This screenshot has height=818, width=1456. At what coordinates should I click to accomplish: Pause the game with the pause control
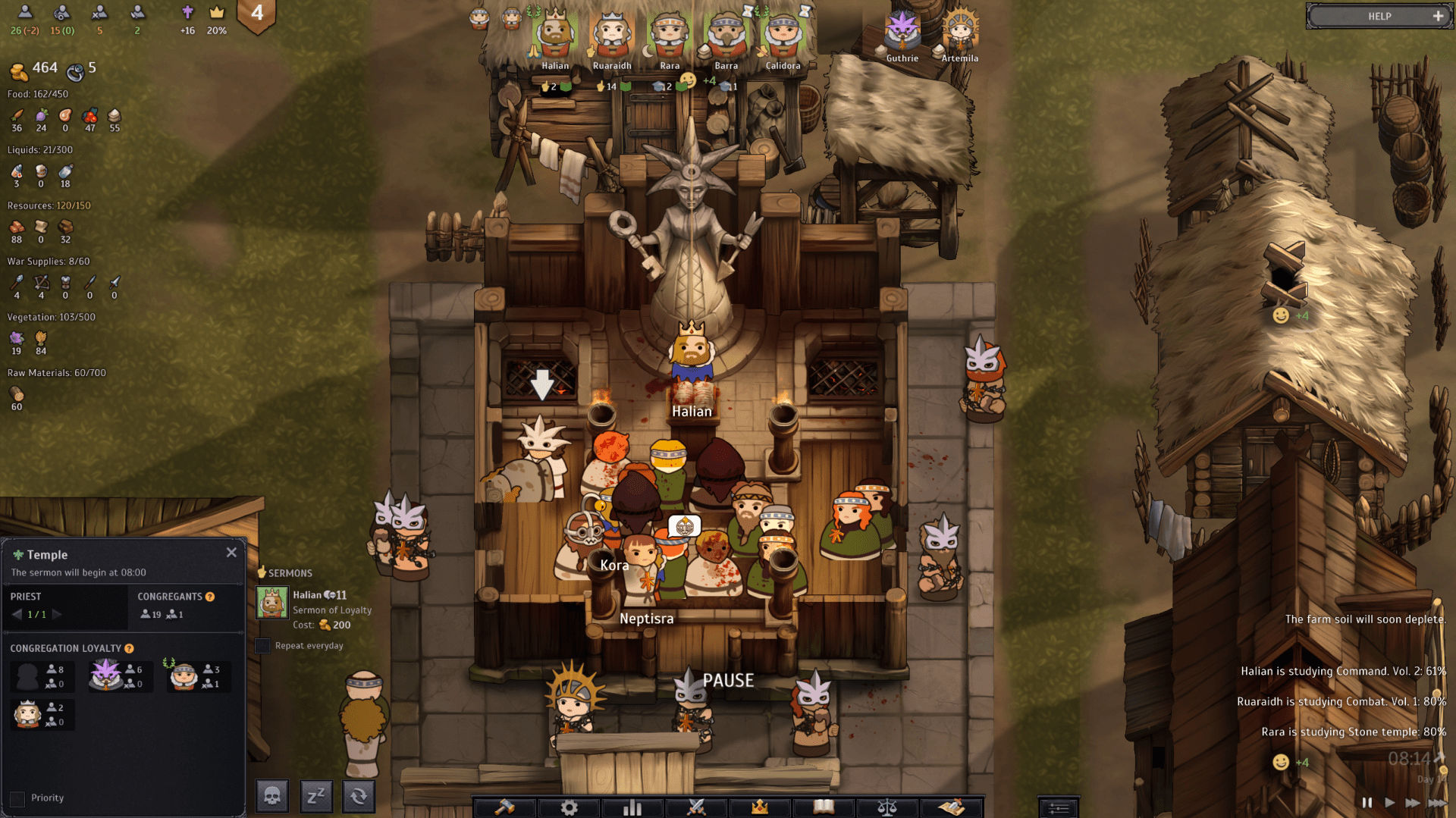click(x=1367, y=802)
